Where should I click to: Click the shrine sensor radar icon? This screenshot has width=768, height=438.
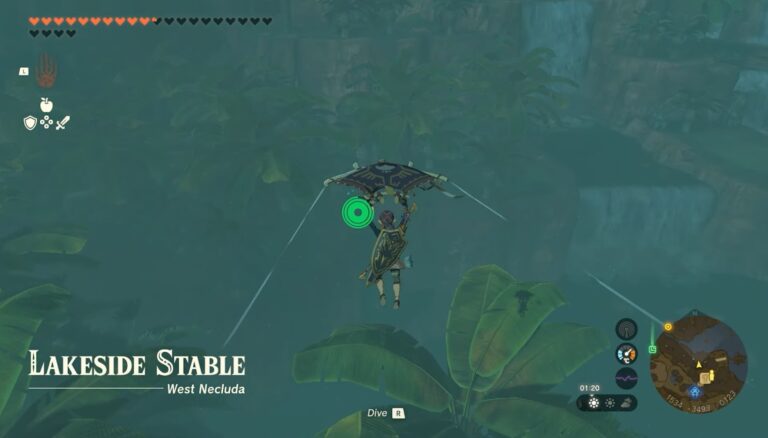(x=626, y=329)
